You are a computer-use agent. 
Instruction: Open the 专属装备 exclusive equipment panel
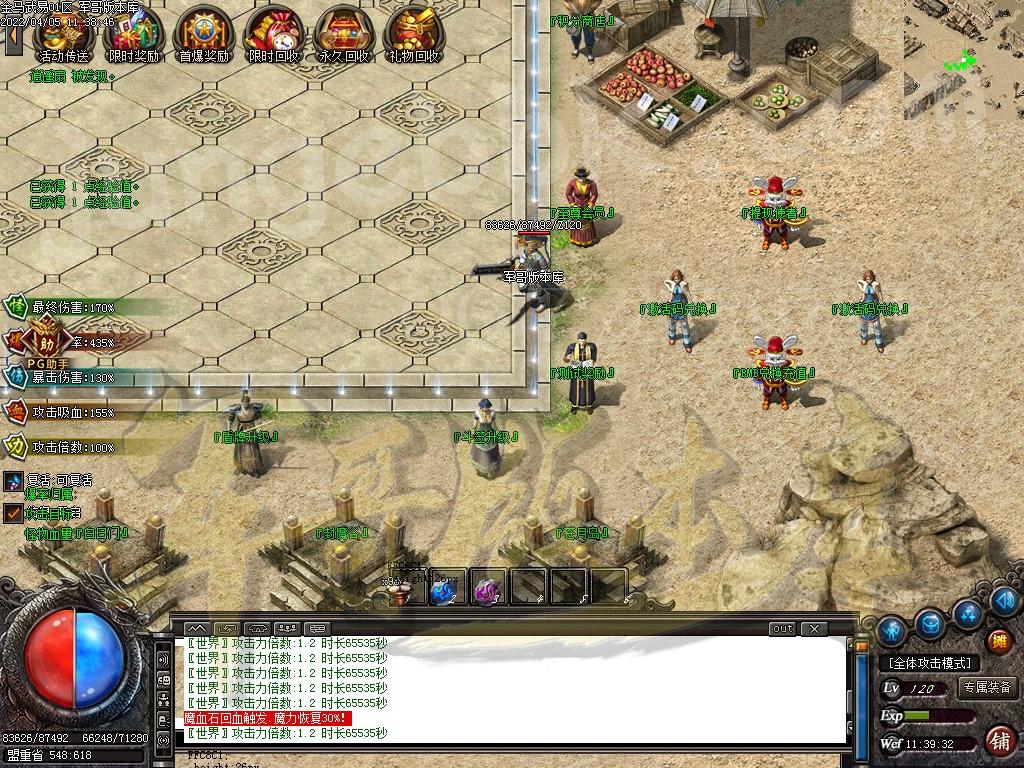(987, 688)
